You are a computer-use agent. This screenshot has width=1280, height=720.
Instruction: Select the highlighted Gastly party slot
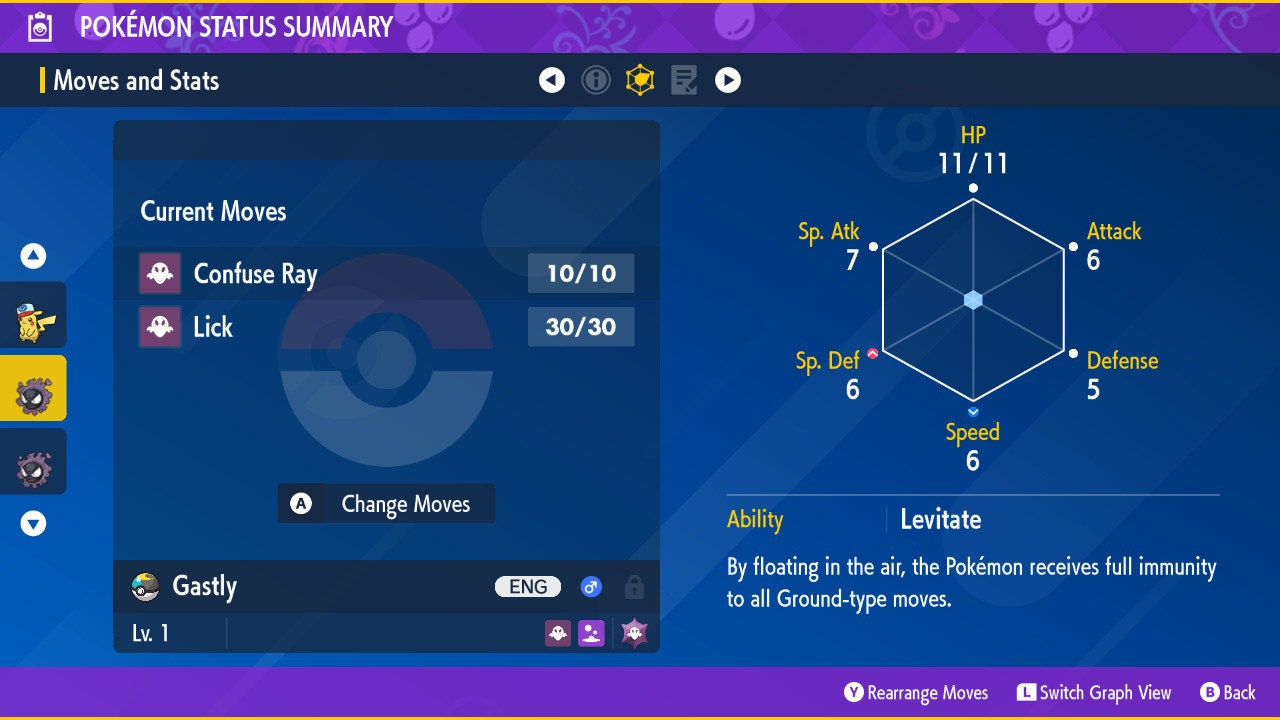click(34, 388)
